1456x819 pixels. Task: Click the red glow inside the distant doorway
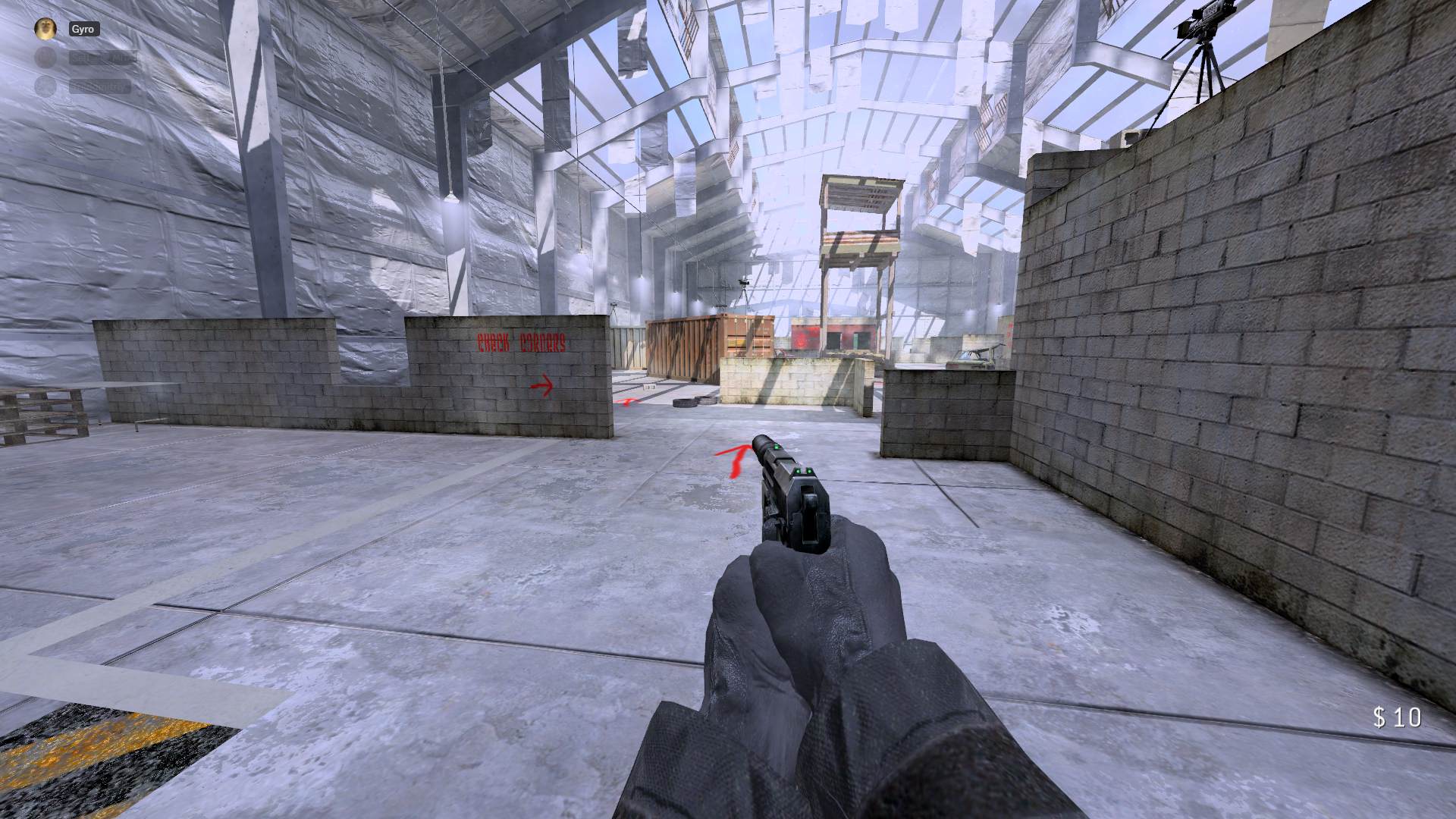(x=803, y=337)
